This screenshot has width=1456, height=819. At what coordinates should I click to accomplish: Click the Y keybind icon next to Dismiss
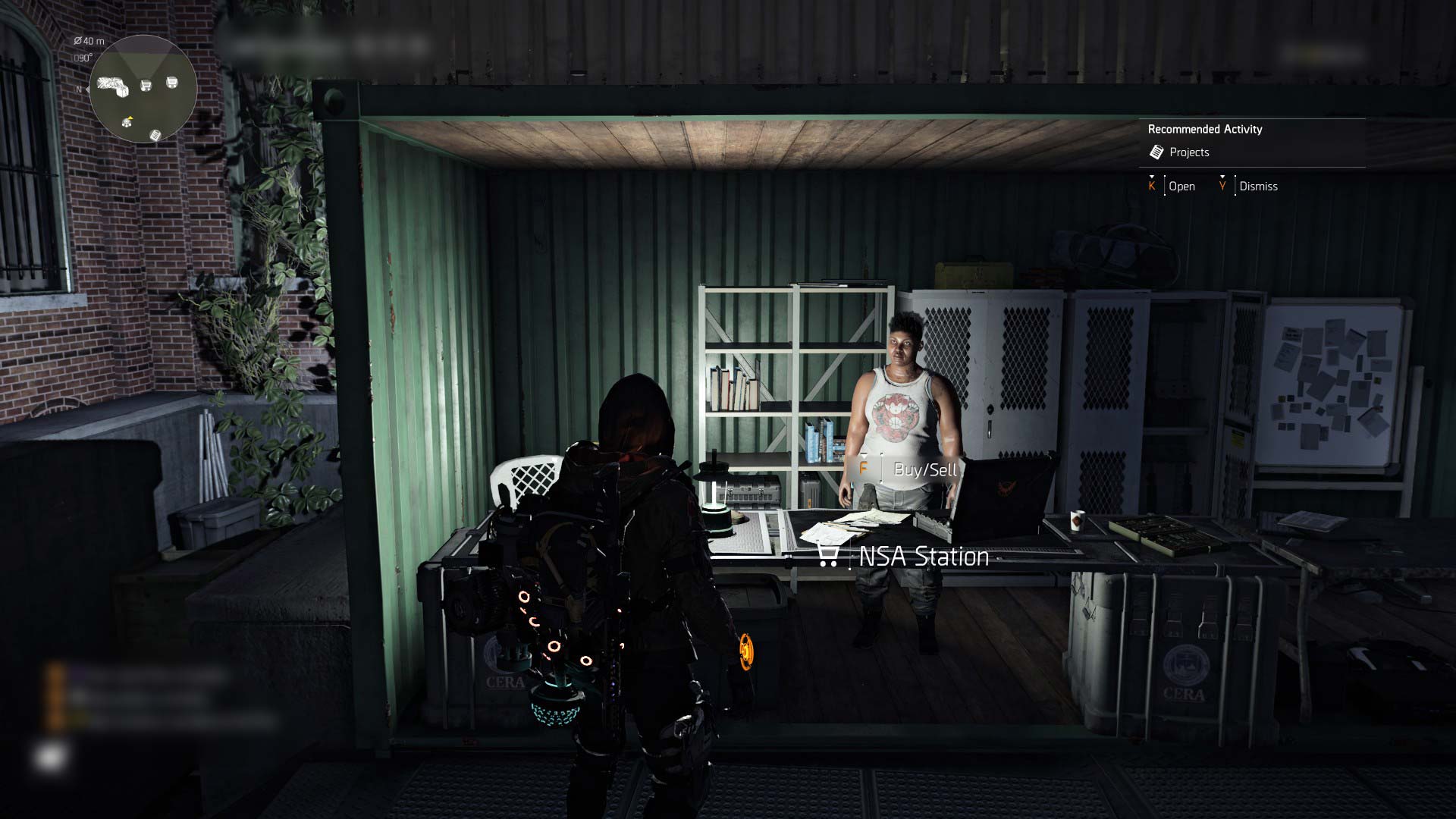point(1222,187)
